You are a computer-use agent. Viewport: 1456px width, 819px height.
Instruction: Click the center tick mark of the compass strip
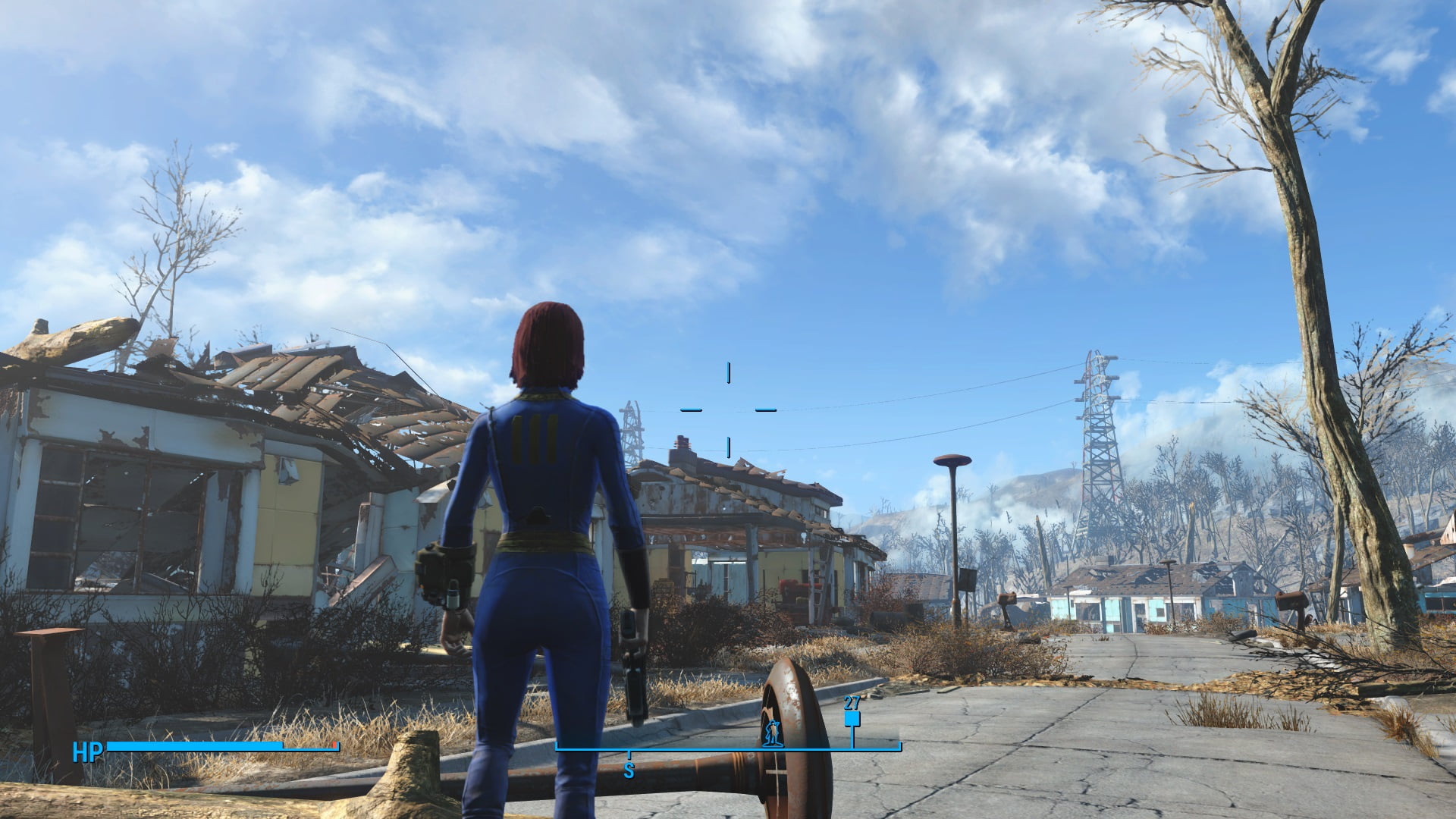point(628,755)
